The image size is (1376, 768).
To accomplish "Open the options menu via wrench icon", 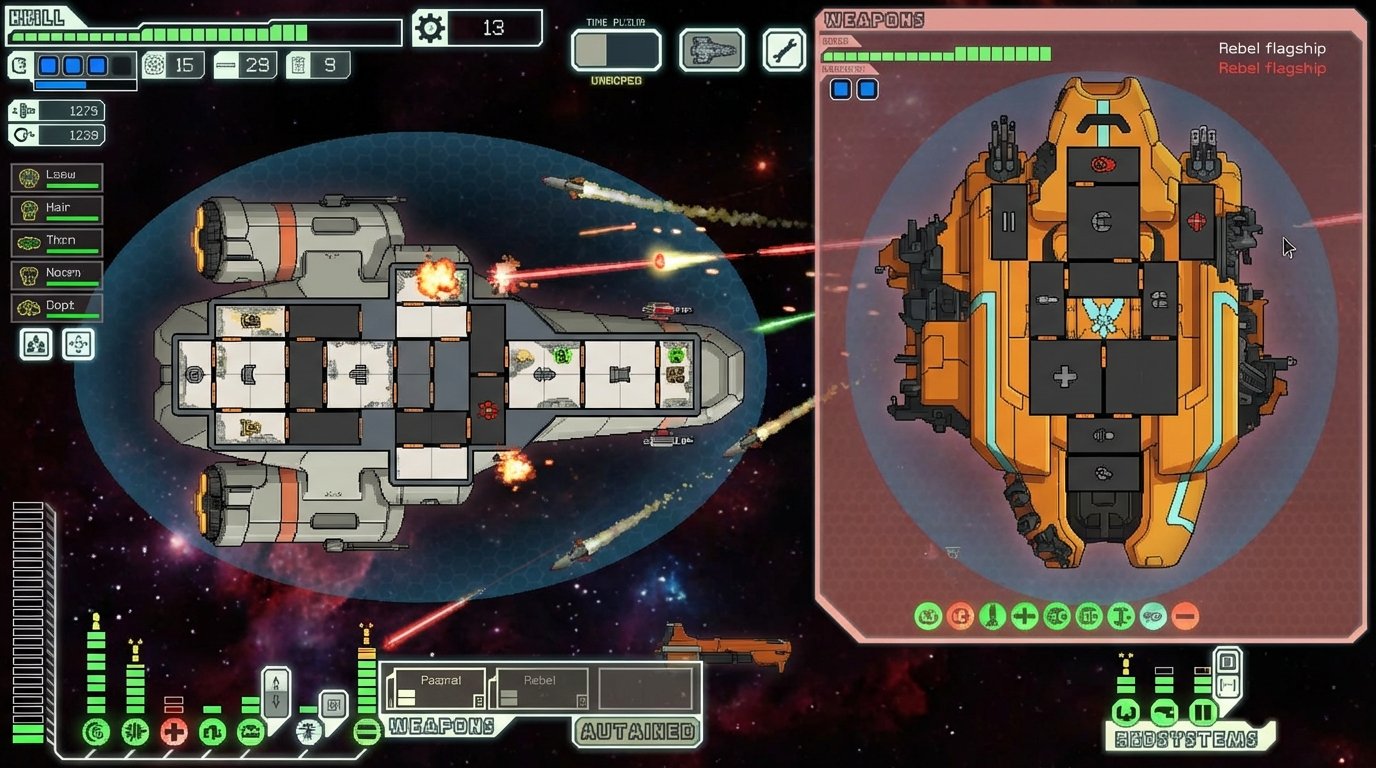I will (x=786, y=50).
